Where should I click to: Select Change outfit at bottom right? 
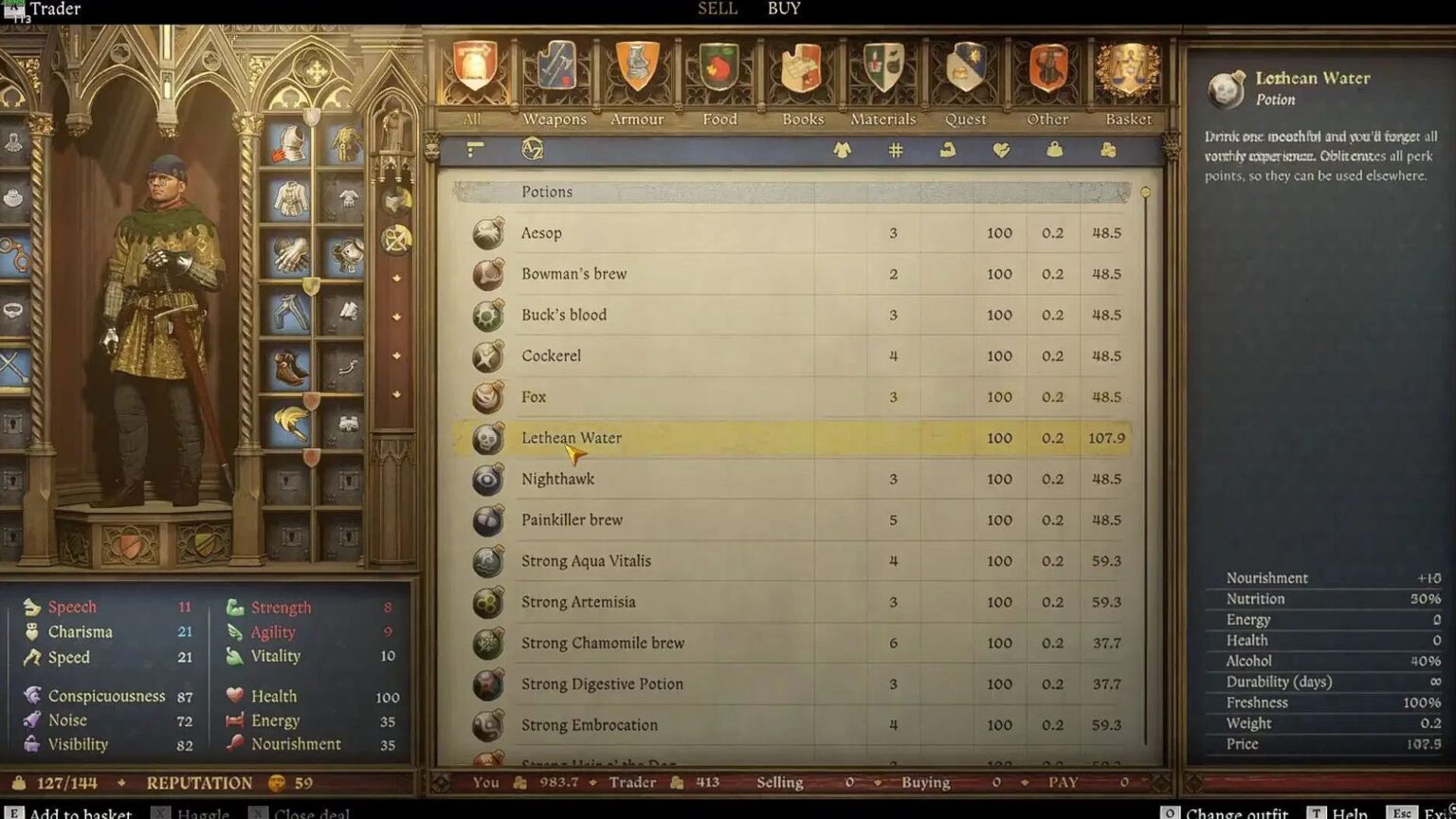pos(1234,813)
